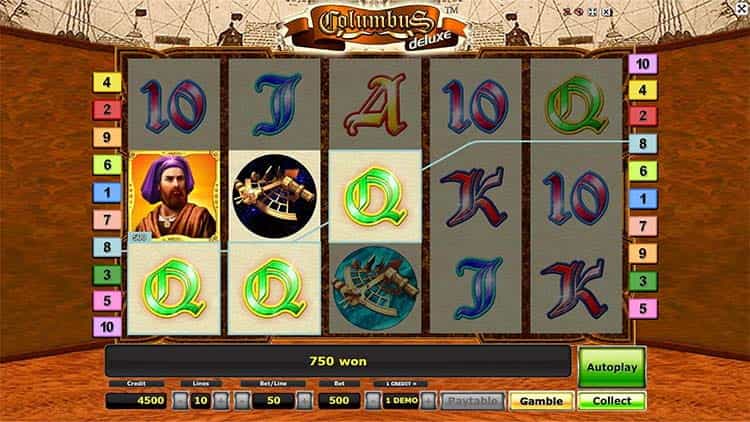750x422 pixels.
Task: Increase the number of Lines
Action: pos(221,401)
